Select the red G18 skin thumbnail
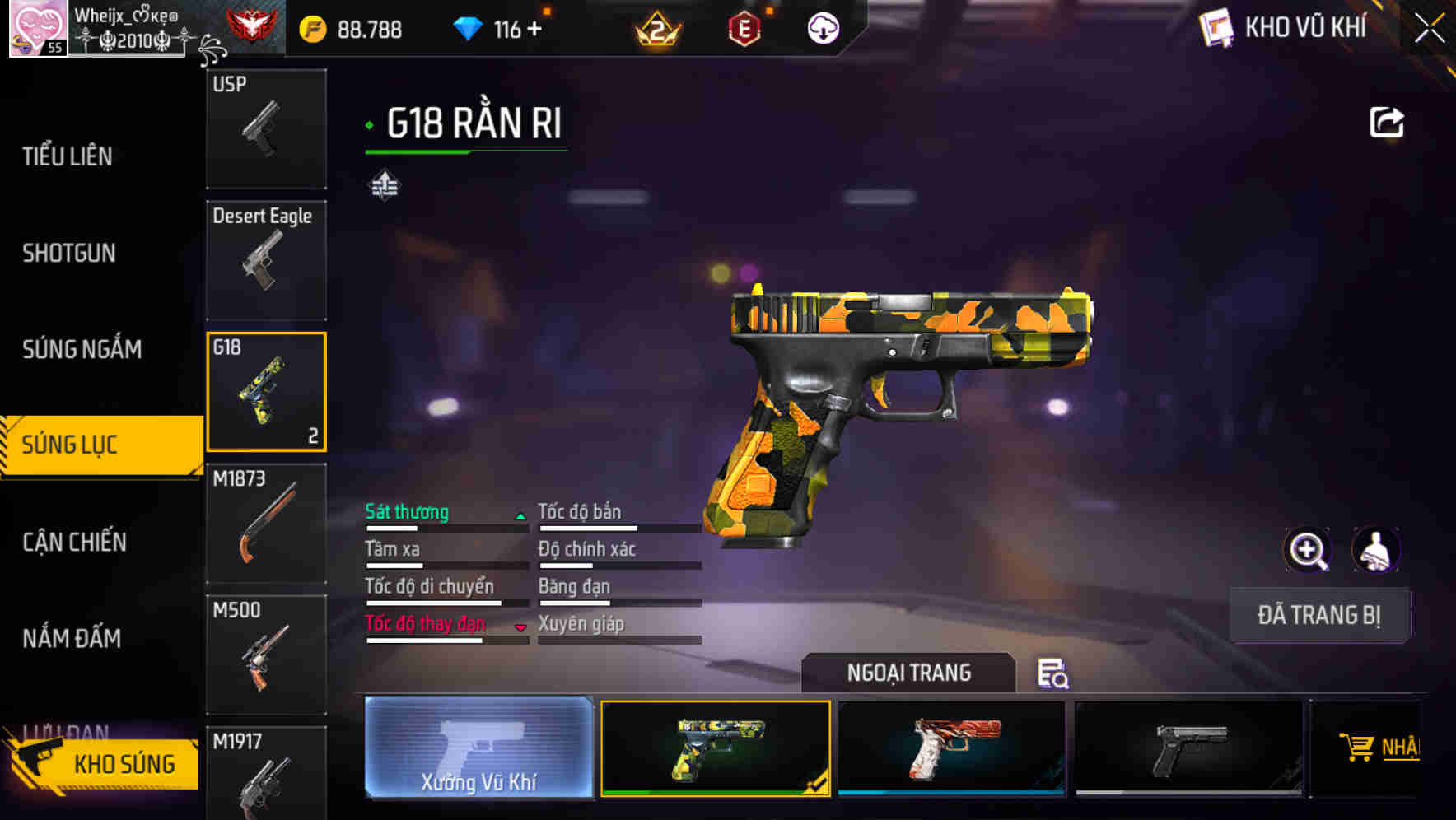1456x820 pixels. point(951,749)
